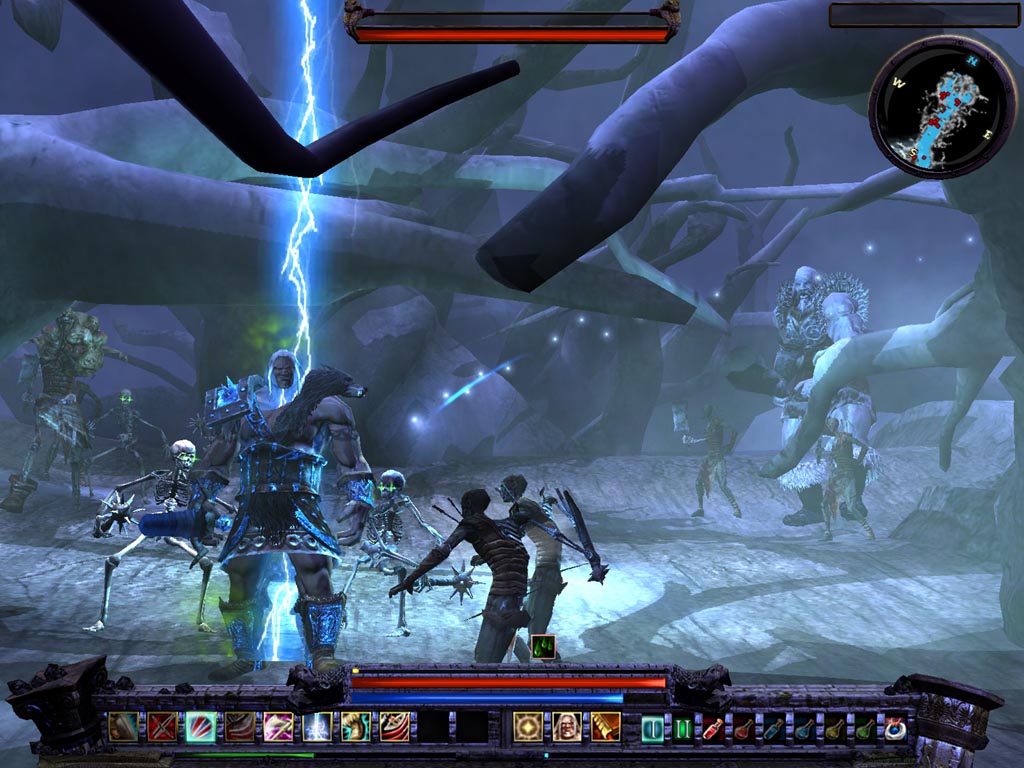Click the golden starburst icon
This screenshot has height=768, width=1024.
tap(528, 726)
